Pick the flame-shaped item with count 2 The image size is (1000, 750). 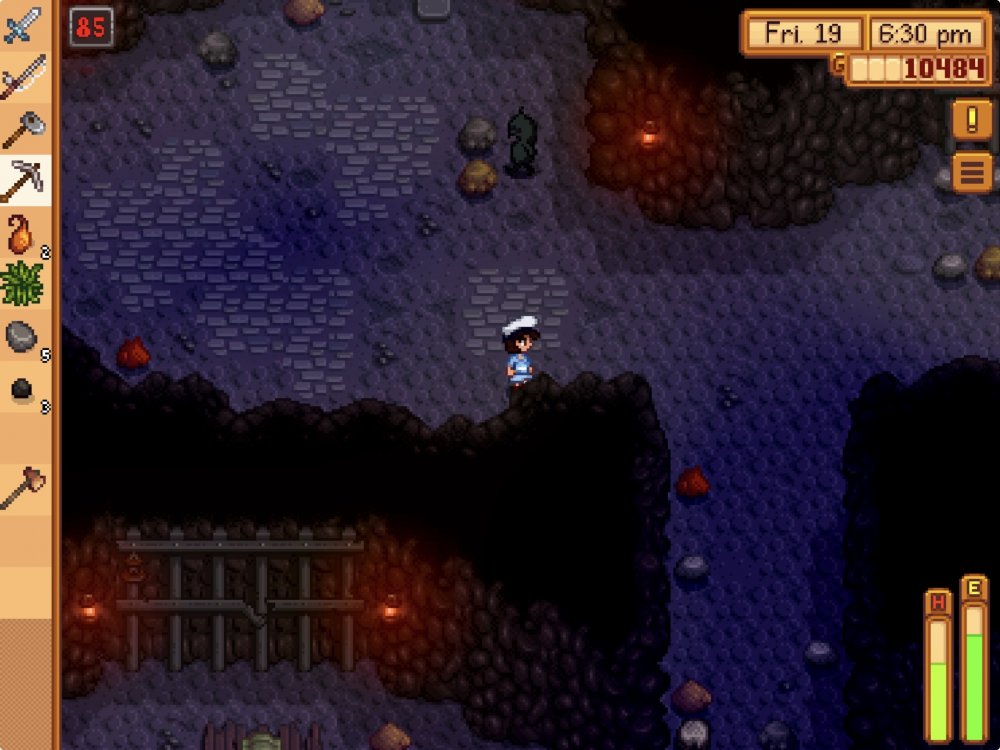[24, 233]
